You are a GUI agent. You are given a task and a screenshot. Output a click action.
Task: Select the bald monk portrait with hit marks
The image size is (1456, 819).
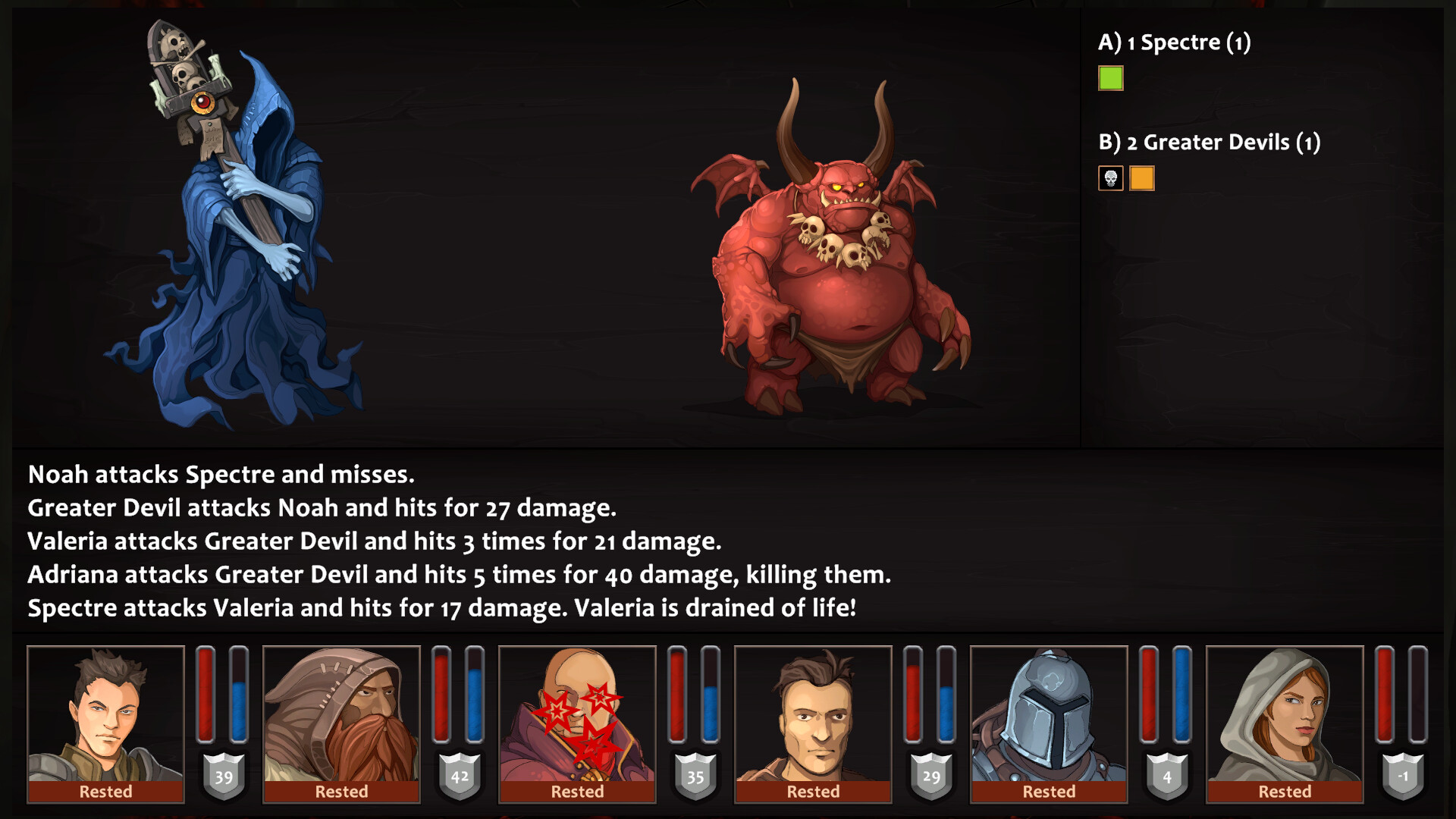(x=577, y=715)
